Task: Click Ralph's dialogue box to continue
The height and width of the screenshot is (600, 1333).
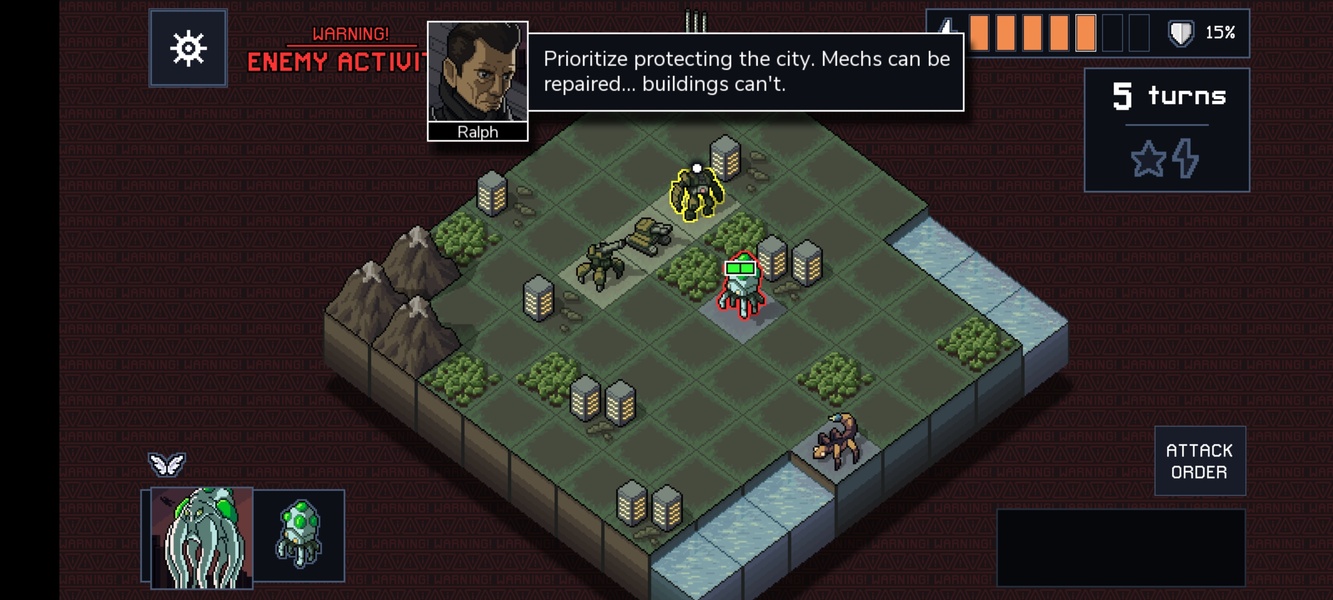Action: [x=745, y=71]
